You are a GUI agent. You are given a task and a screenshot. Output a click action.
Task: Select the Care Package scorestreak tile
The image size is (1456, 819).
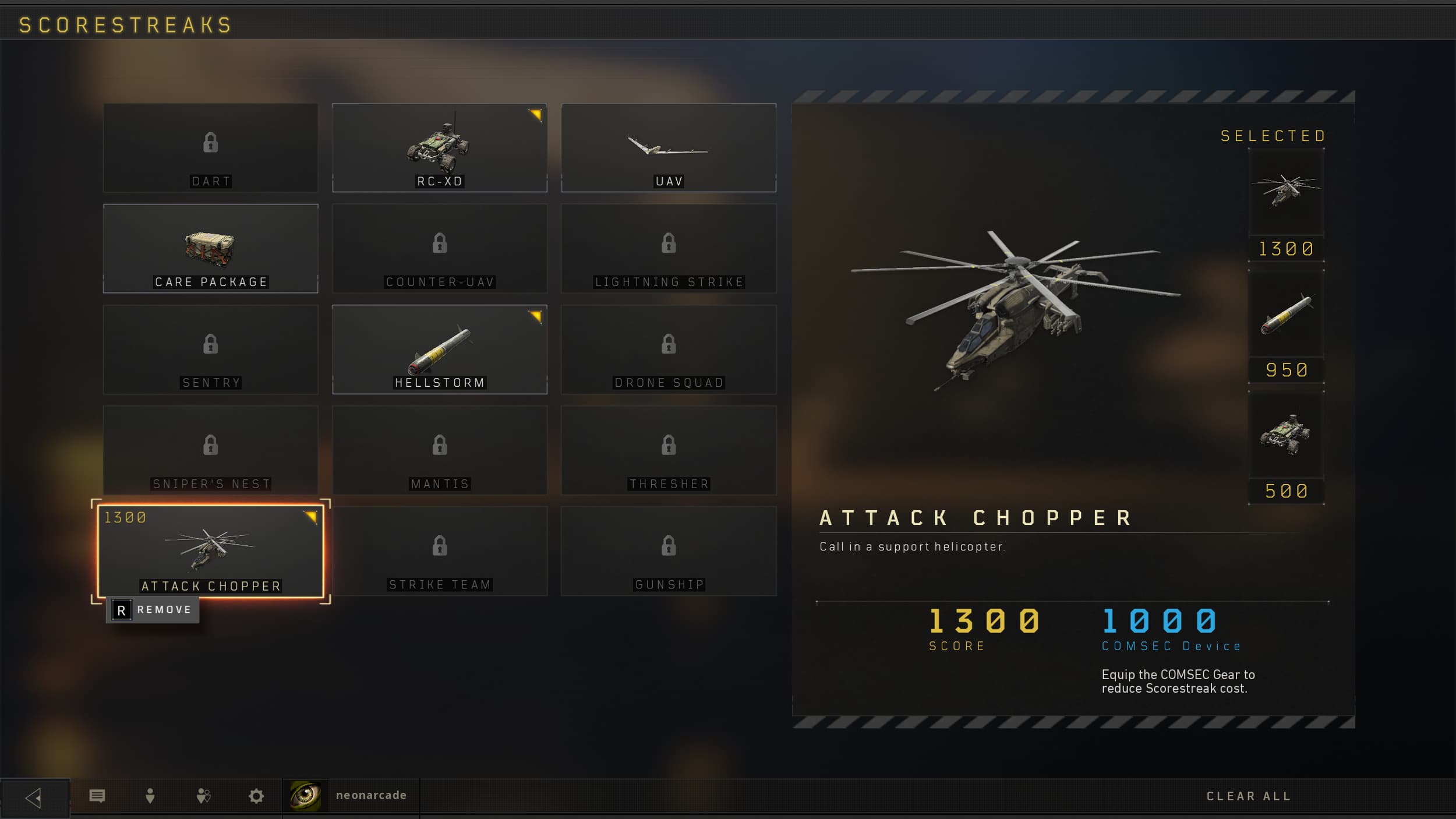(x=211, y=248)
